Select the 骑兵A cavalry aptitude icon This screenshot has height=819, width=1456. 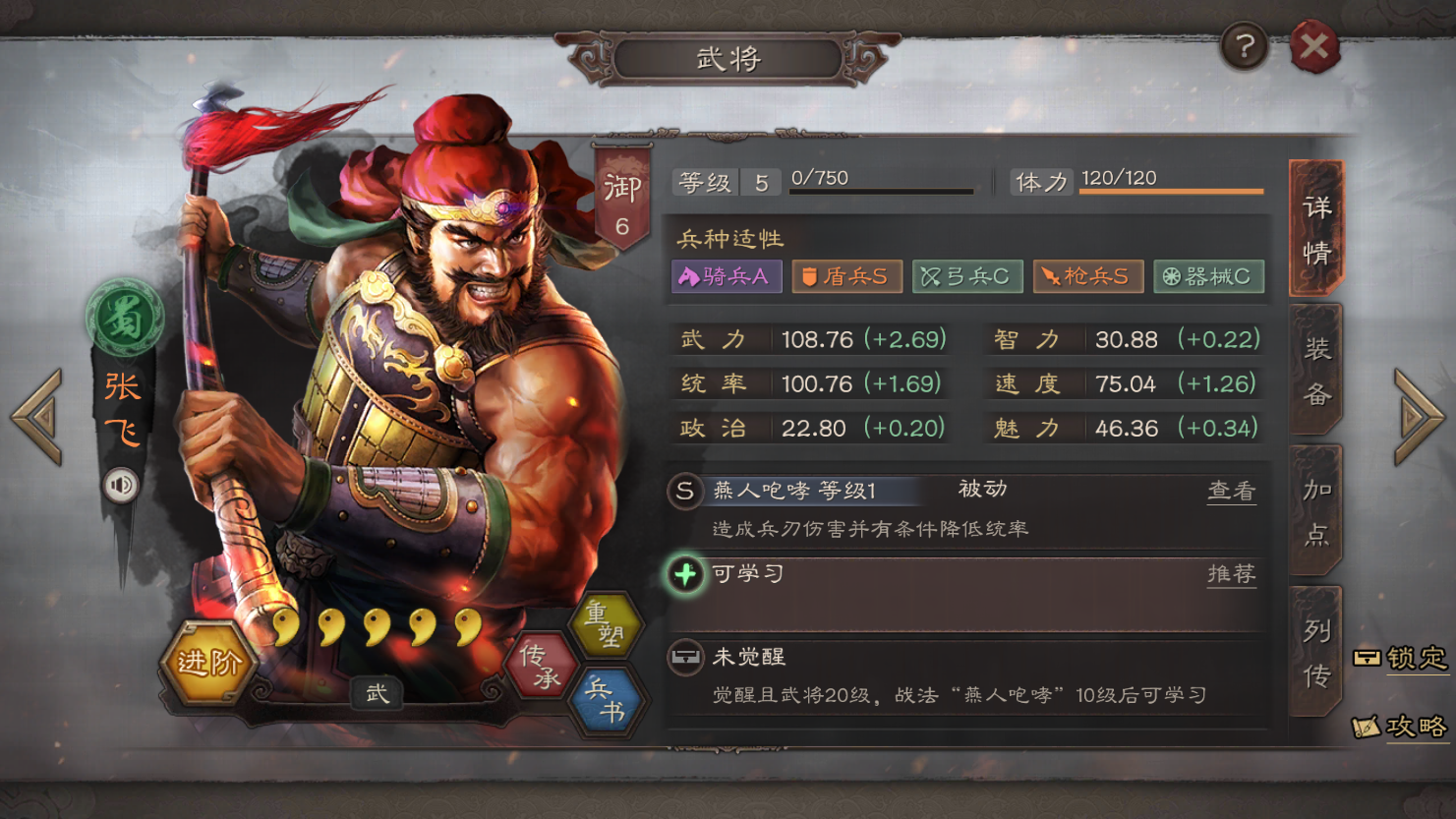coord(727,276)
